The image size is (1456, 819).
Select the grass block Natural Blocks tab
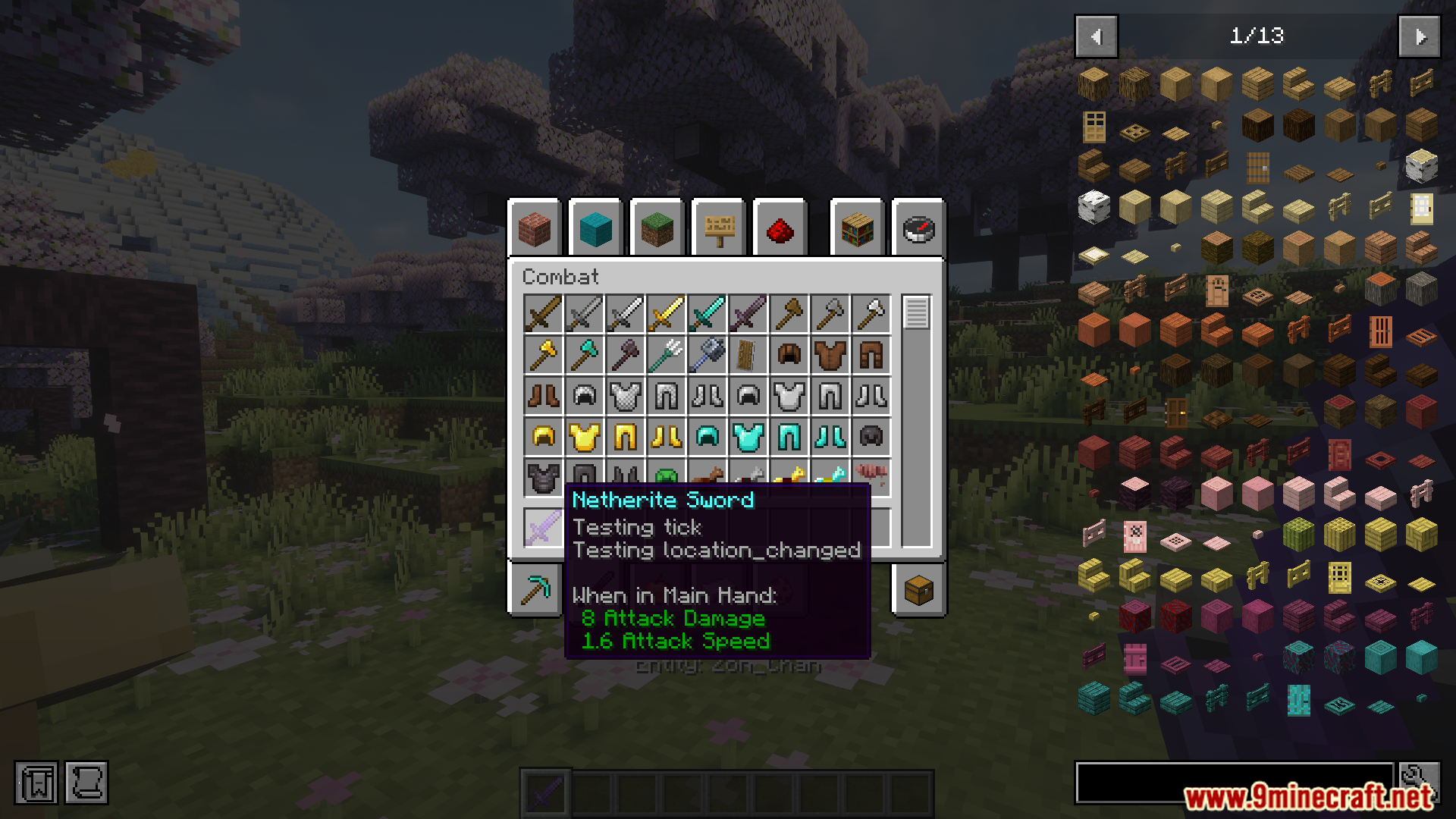point(657,228)
